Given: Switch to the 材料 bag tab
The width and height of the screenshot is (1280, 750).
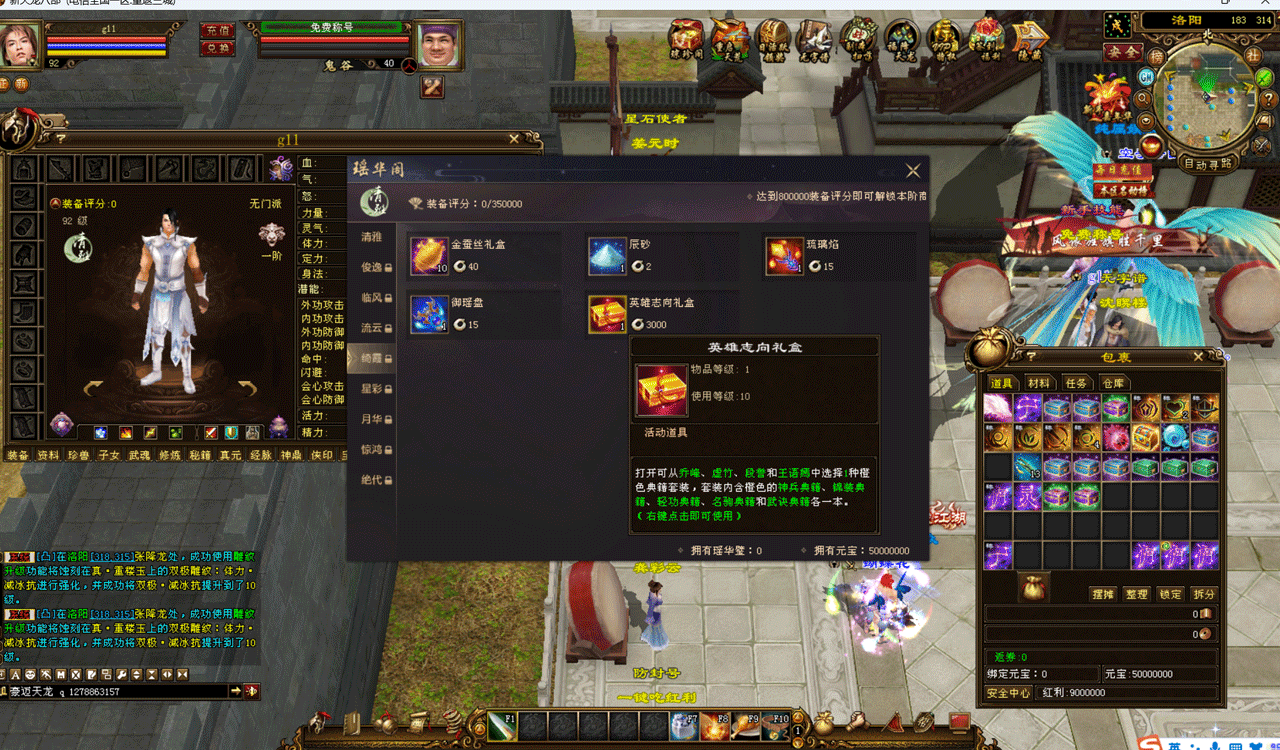Looking at the screenshot, I should point(1039,383).
